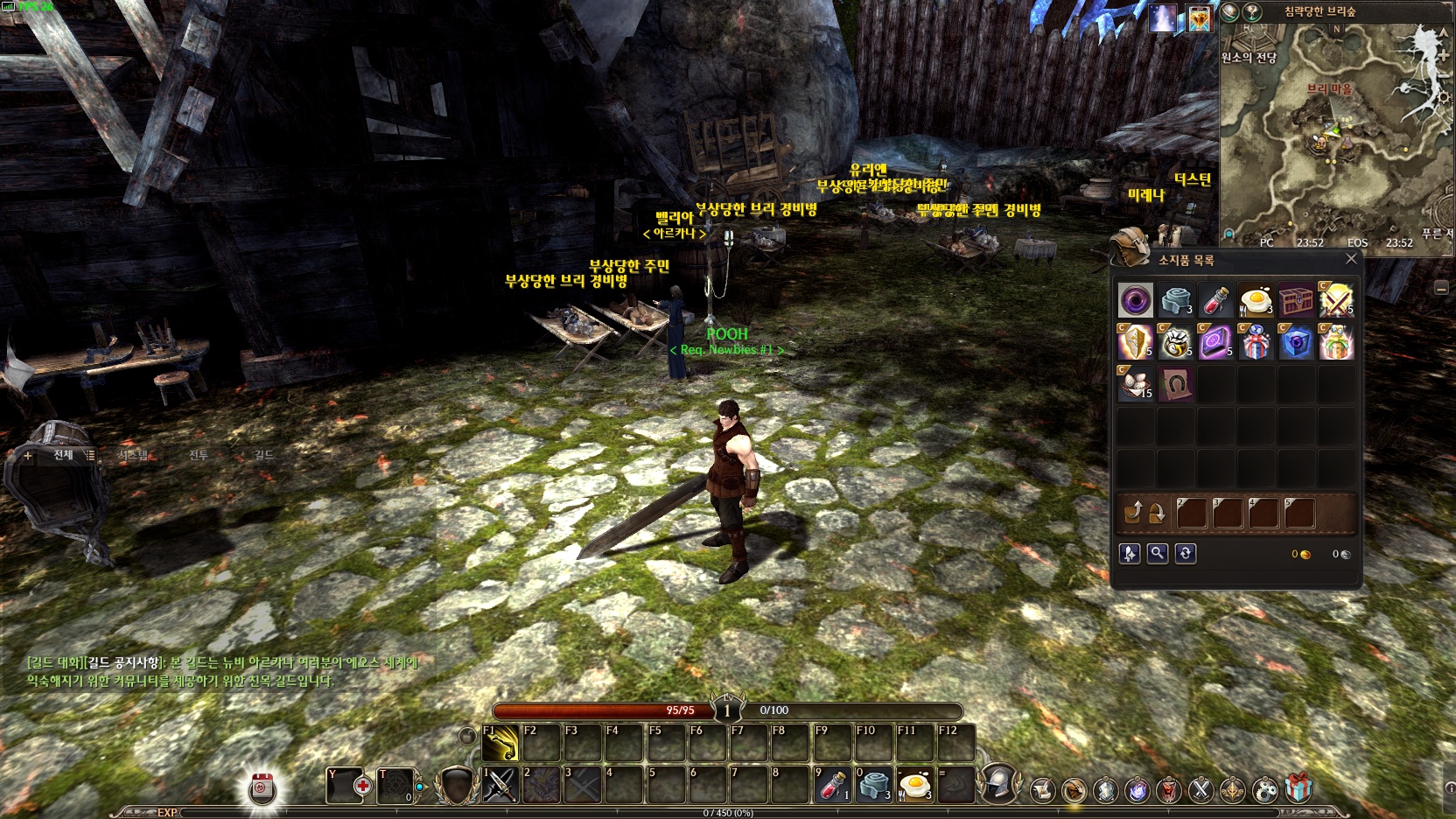The image size is (1456, 819).
Task: Open the glowing calendar event icon
Action: tap(262, 788)
